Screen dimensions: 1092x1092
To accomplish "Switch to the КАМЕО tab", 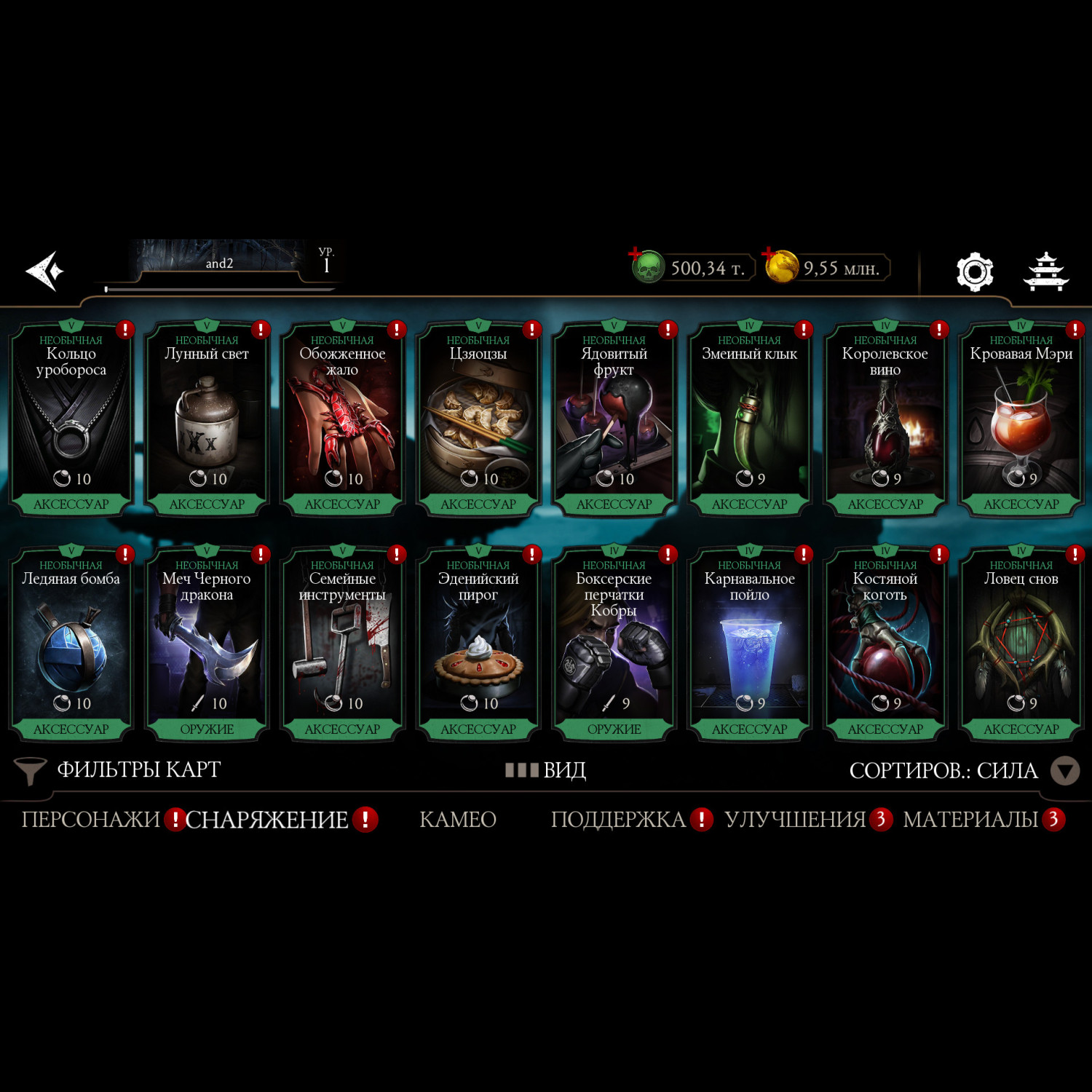I will click(458, 820).
